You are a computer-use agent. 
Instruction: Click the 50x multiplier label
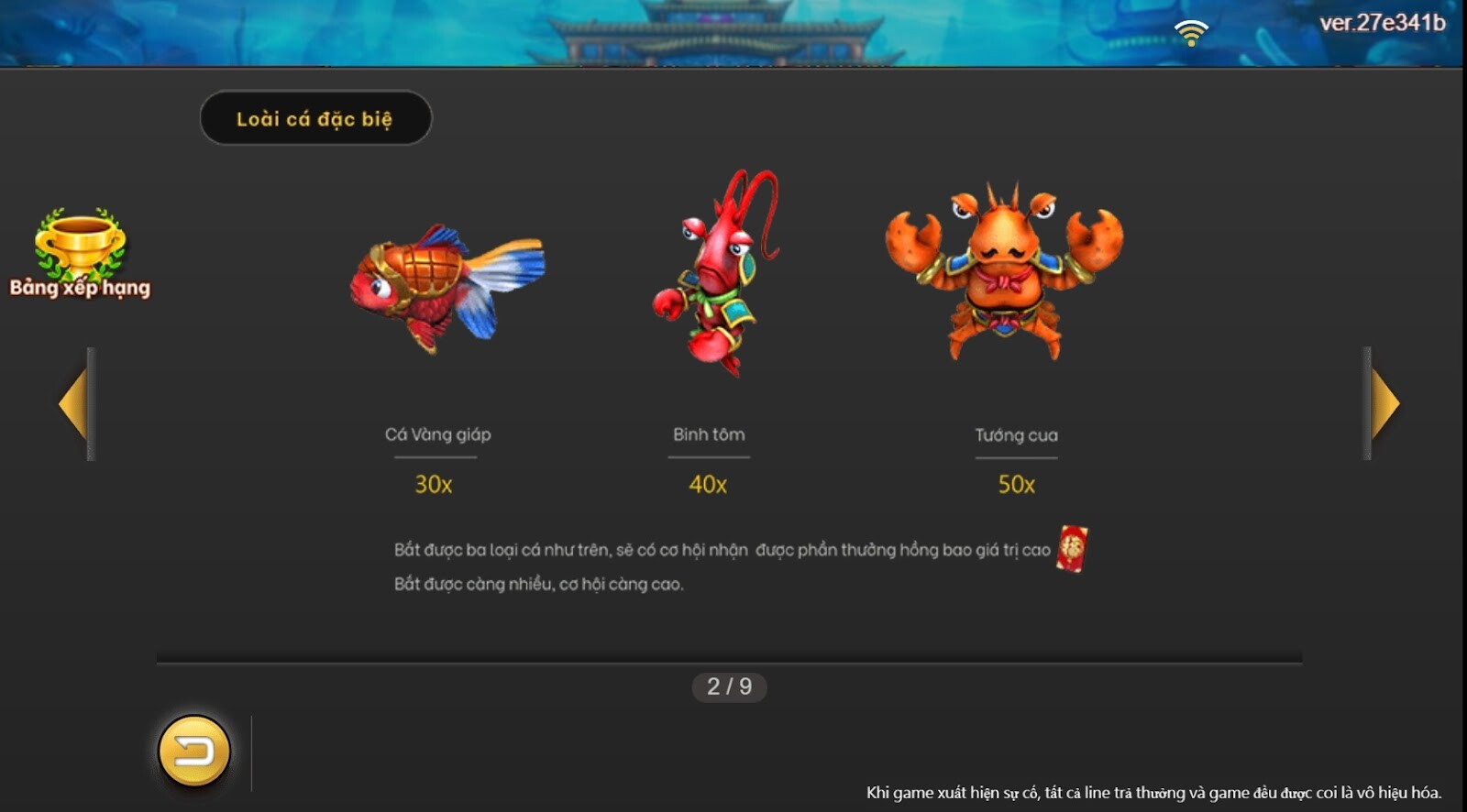click(x=1016, y=482)
